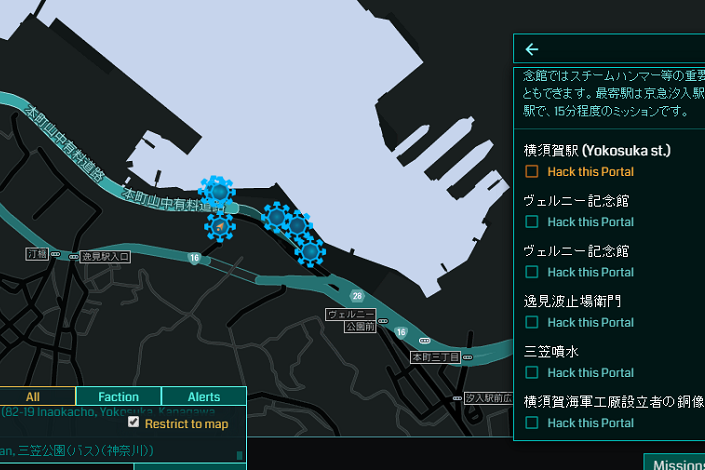The image size is (705, 470).
Task: Toggle the Restrict to map checkbox
Action: pos(134,423)
